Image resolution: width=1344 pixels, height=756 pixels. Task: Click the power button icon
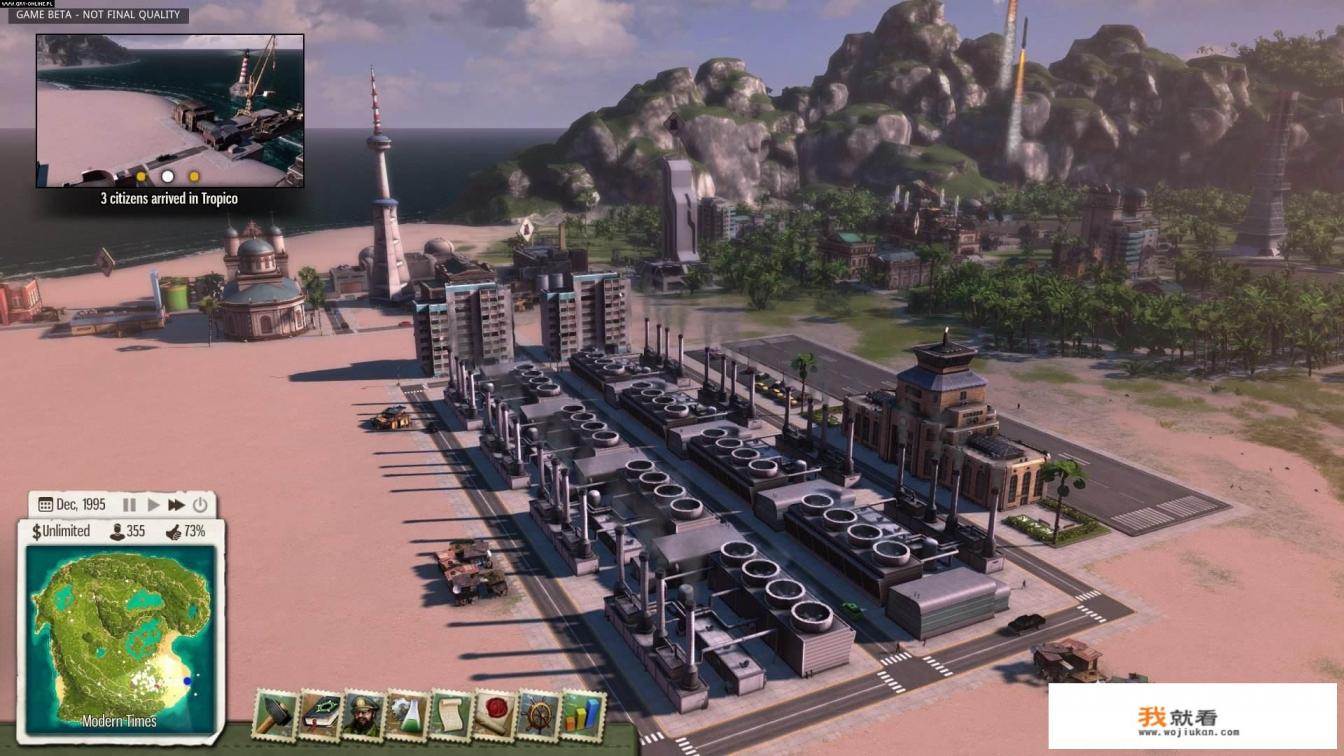(x=200, y=505)
